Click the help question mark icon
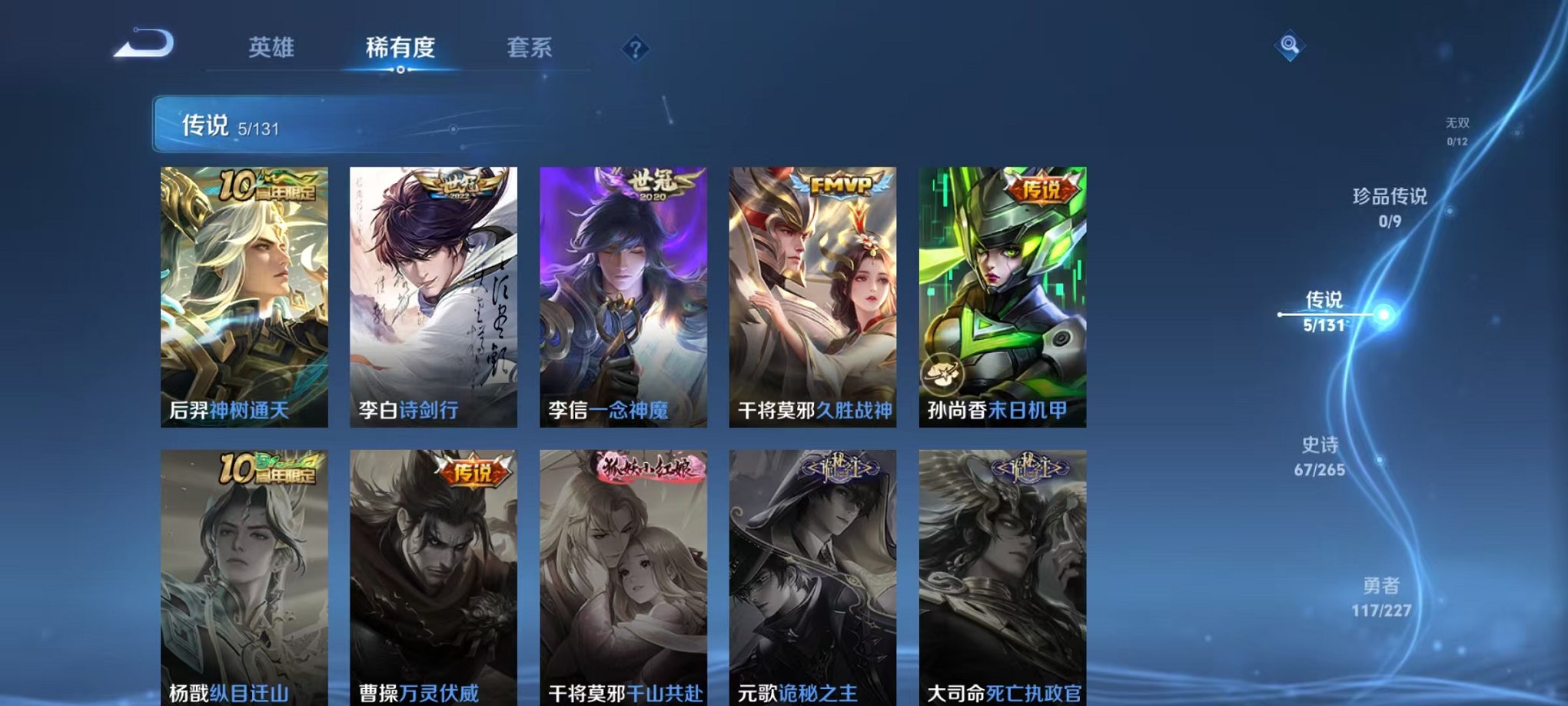 pos(635,48)
